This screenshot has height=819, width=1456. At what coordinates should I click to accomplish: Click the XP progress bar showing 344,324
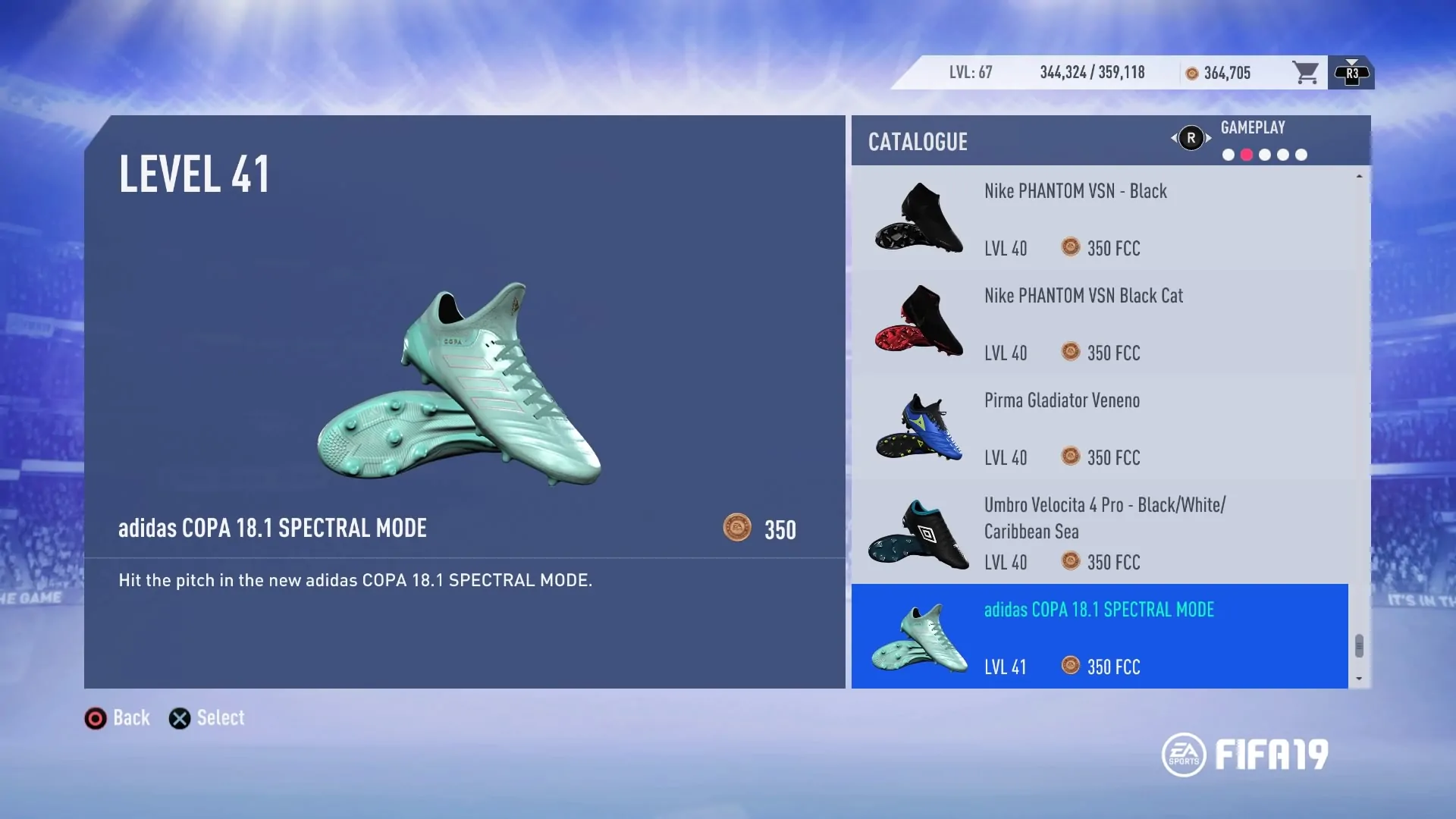click(1092, 72)
